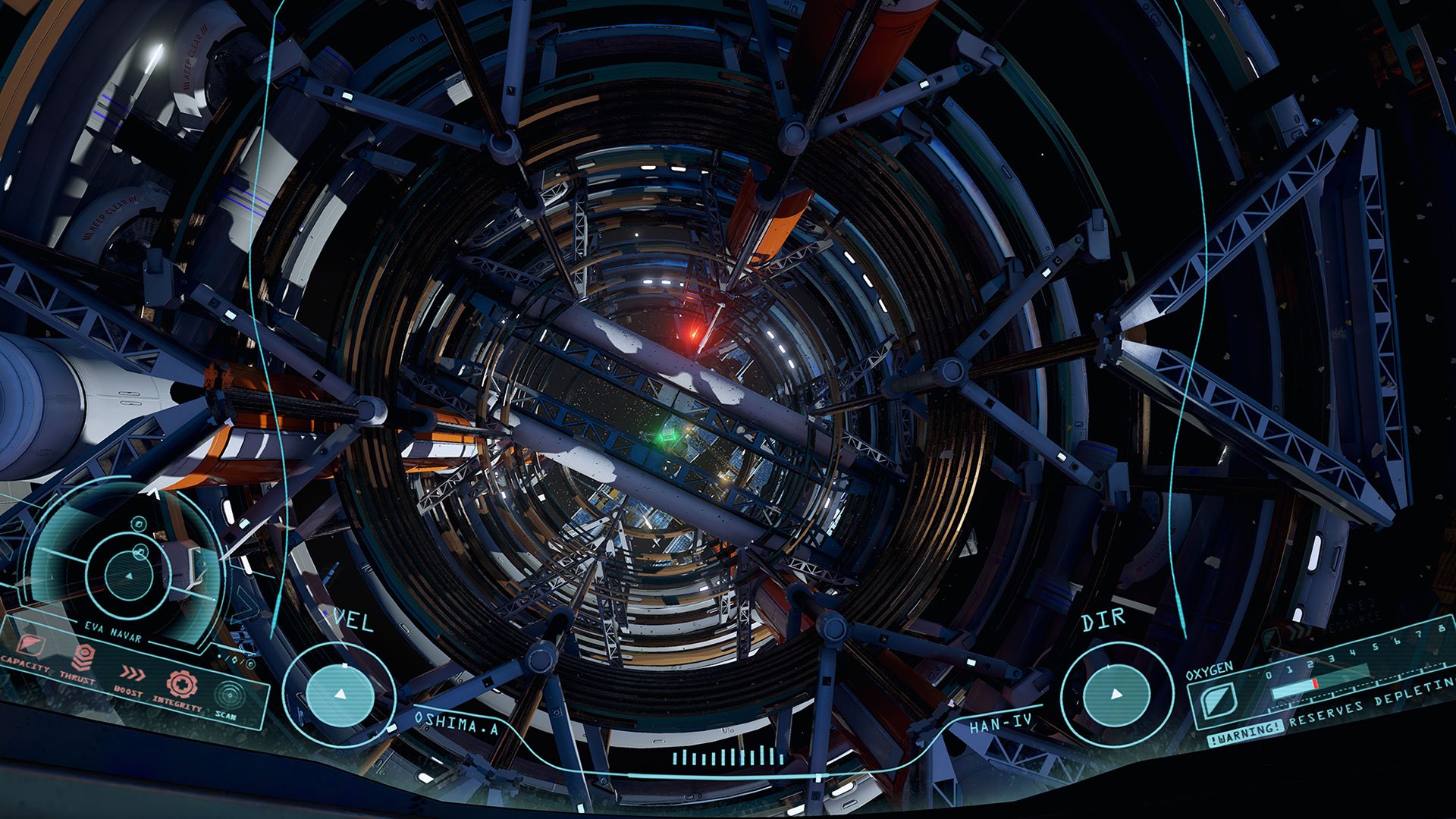Click the OXYGEN leaf icon
1456x819 pixels.
click(x=1219, y=701)
